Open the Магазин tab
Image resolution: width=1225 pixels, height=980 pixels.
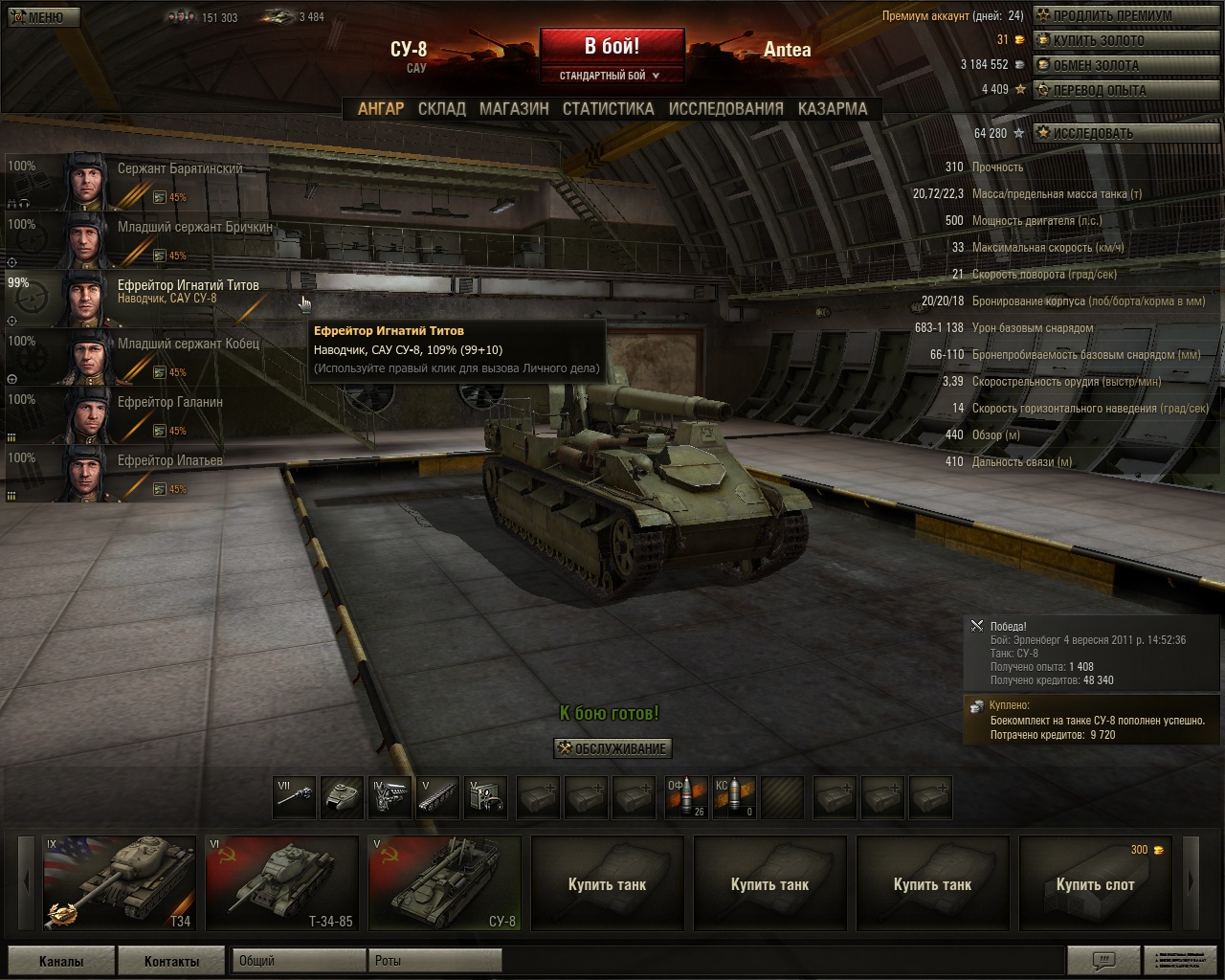click(x=514, y=109)
